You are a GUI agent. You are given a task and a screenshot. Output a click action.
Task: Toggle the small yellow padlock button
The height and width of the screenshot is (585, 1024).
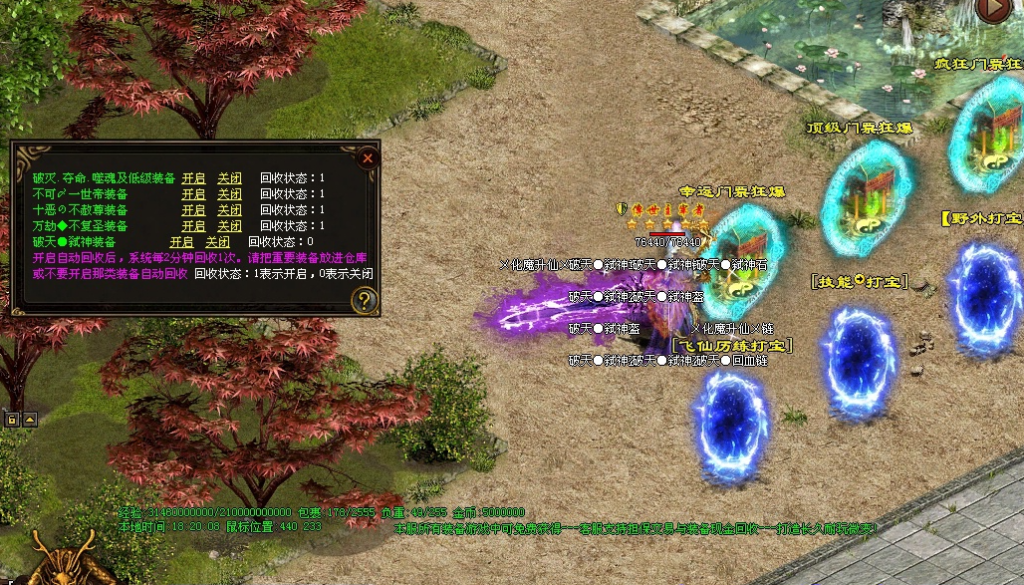(x=13, y=419)
